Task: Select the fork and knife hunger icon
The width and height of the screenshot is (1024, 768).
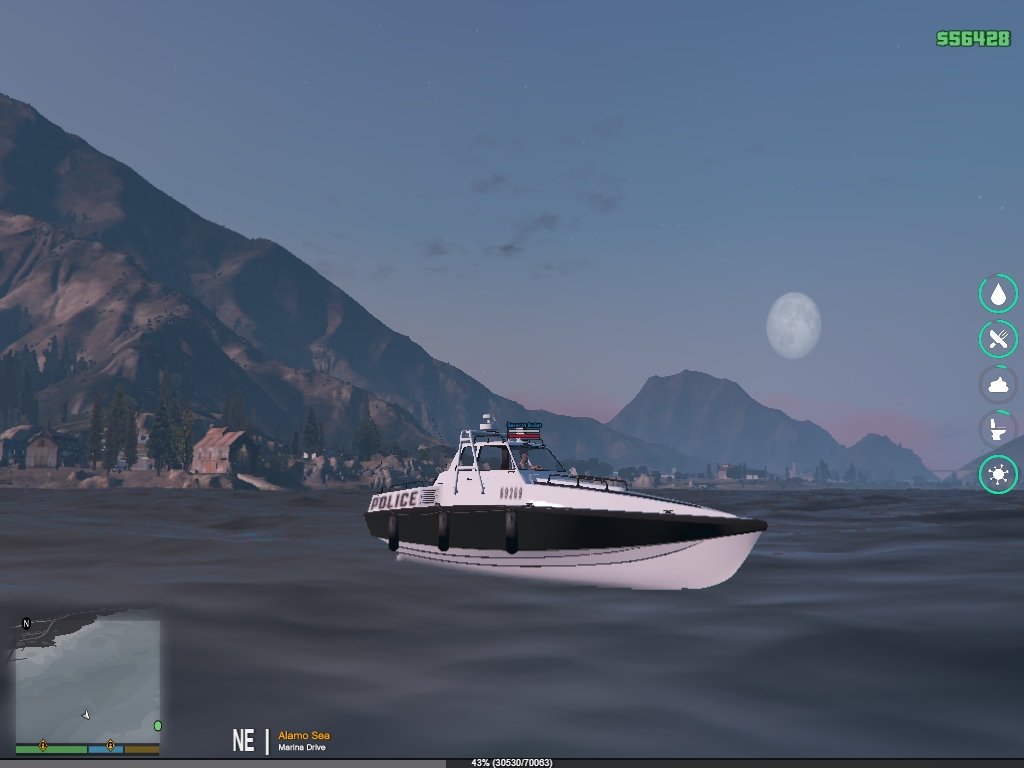Action: [997, 339]
